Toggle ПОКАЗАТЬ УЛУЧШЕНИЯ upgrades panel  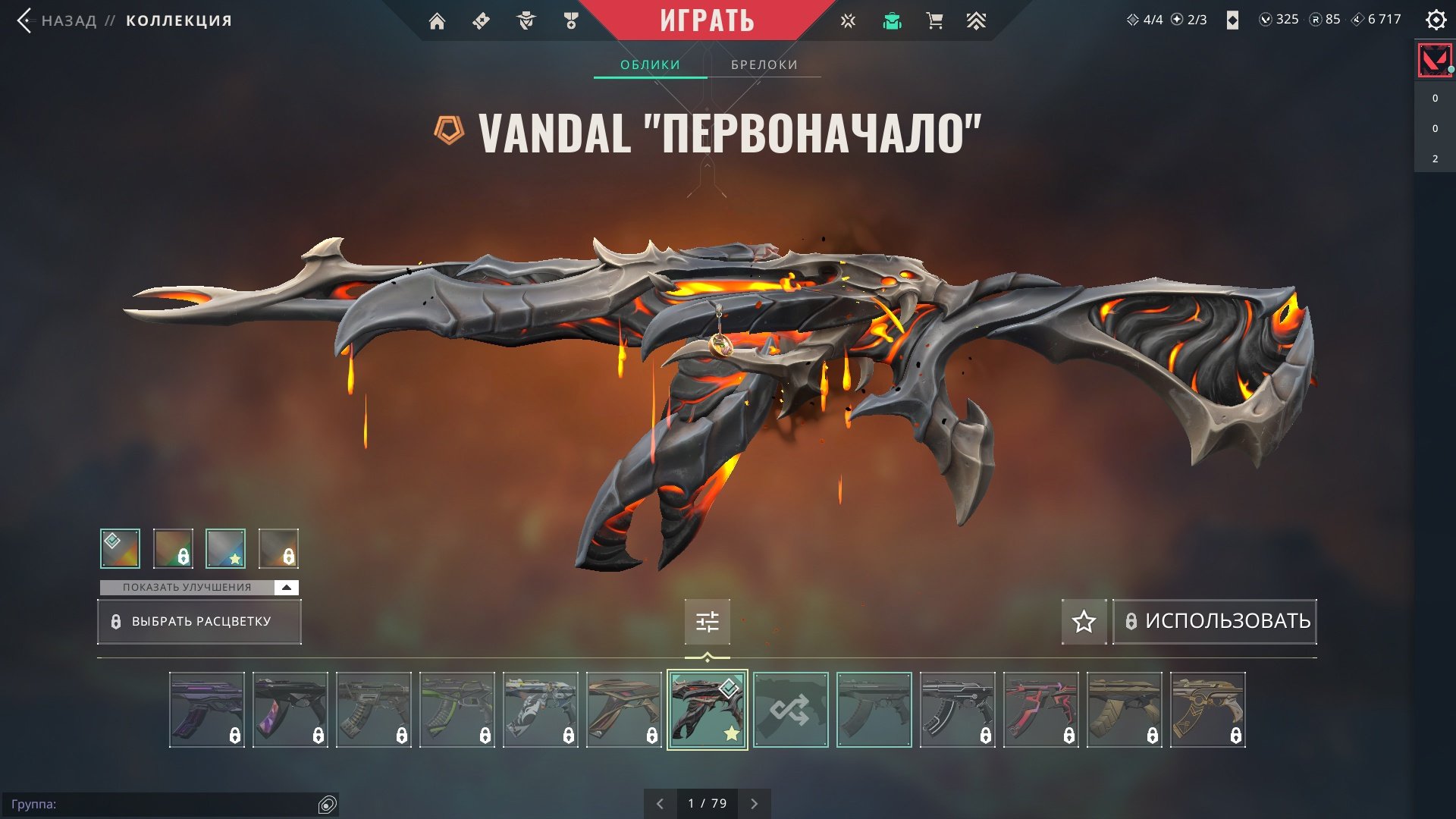199,588
